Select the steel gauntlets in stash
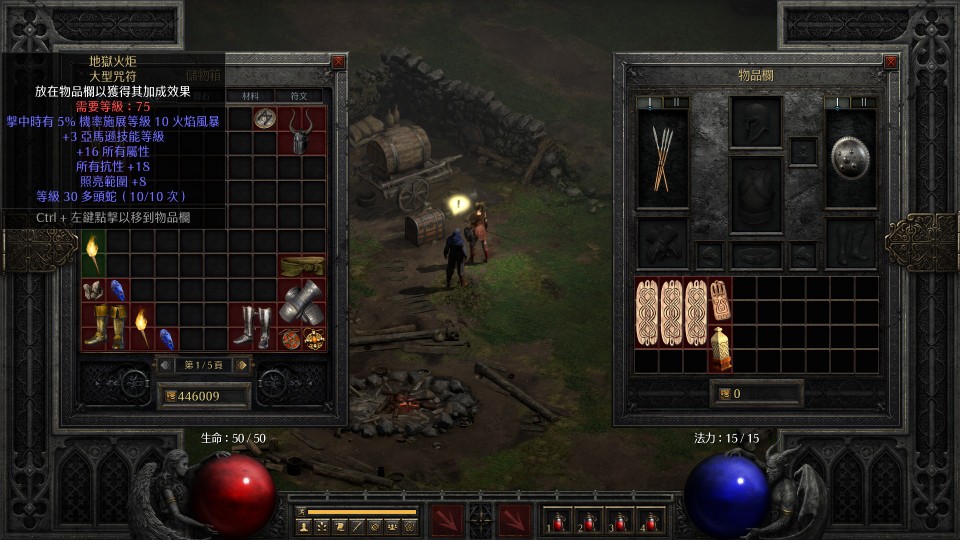This screenshot has height=540, width=960. (302, 302)
